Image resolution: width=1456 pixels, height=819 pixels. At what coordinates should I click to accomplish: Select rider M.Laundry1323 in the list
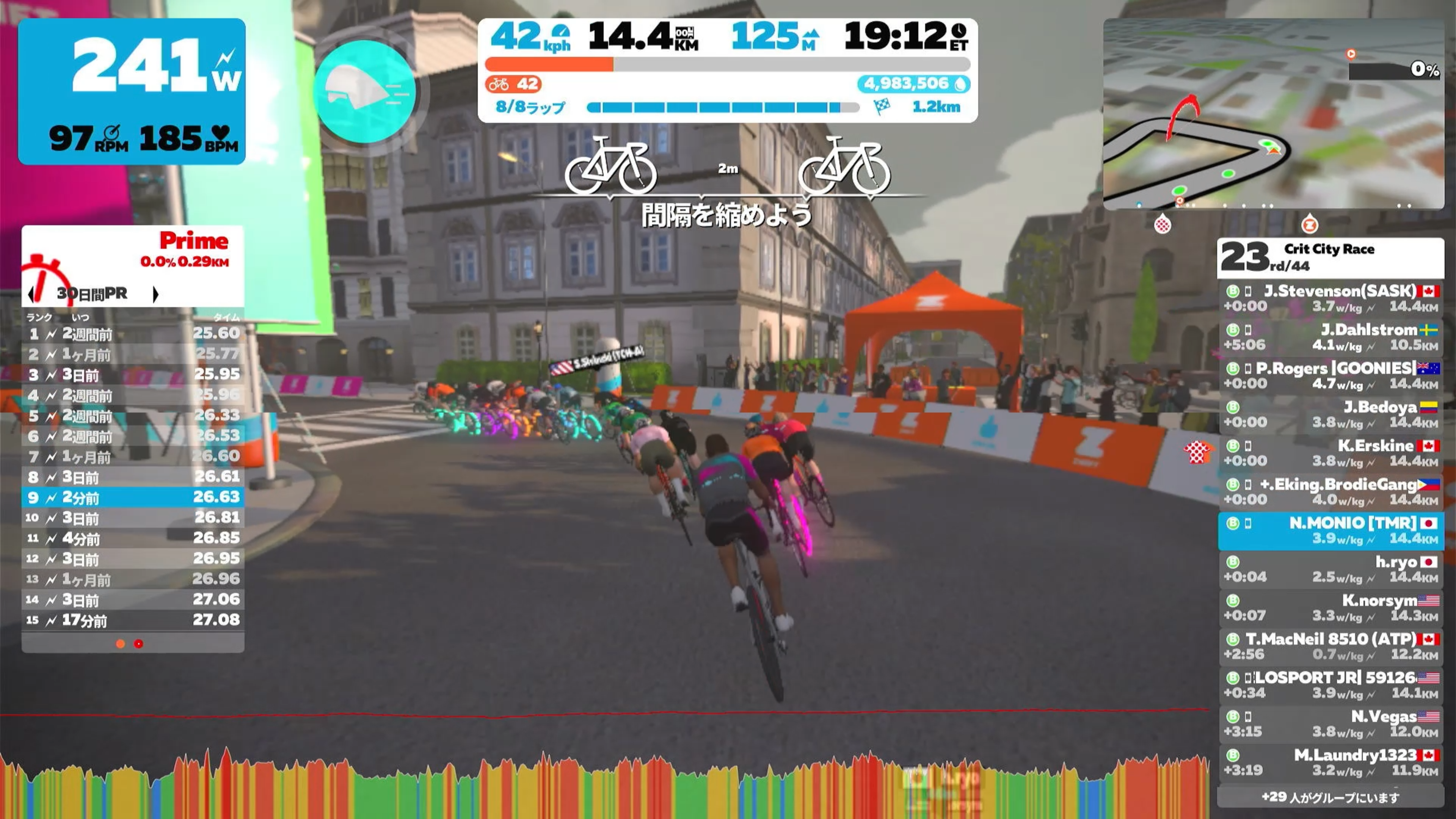pos(1330,763)
